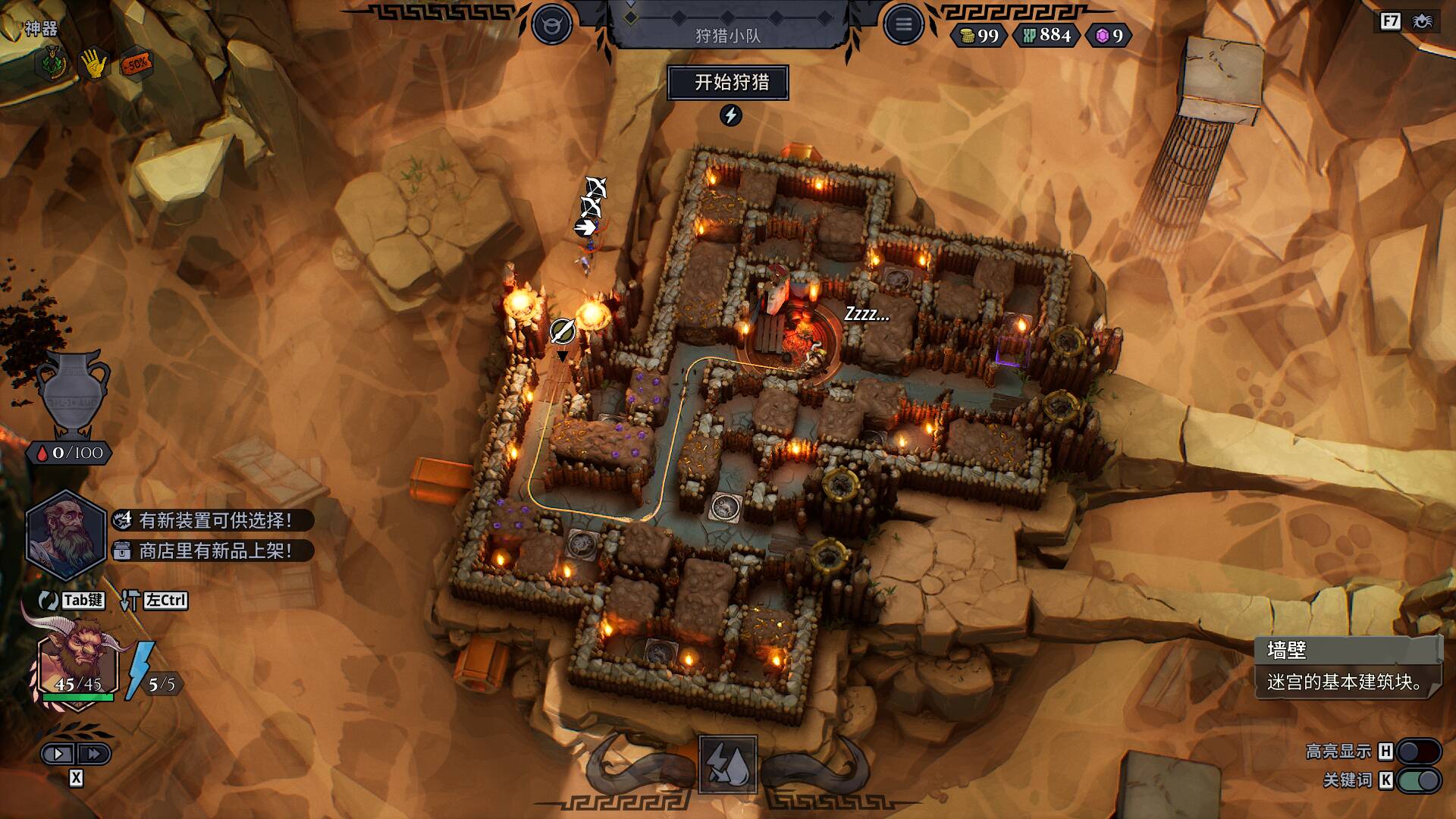Screen dimensions: 1456x819
Task: Activate the lightning droplet ability slot
Action: [727, 764]
